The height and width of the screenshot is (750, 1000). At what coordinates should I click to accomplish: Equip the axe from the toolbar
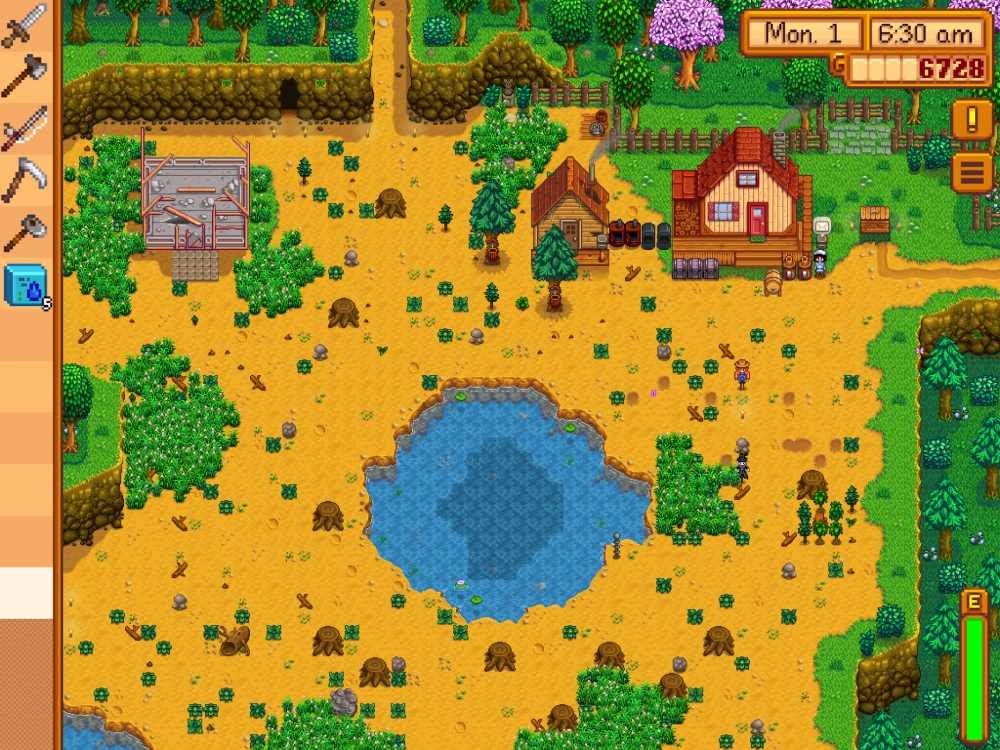coord(25,76)
